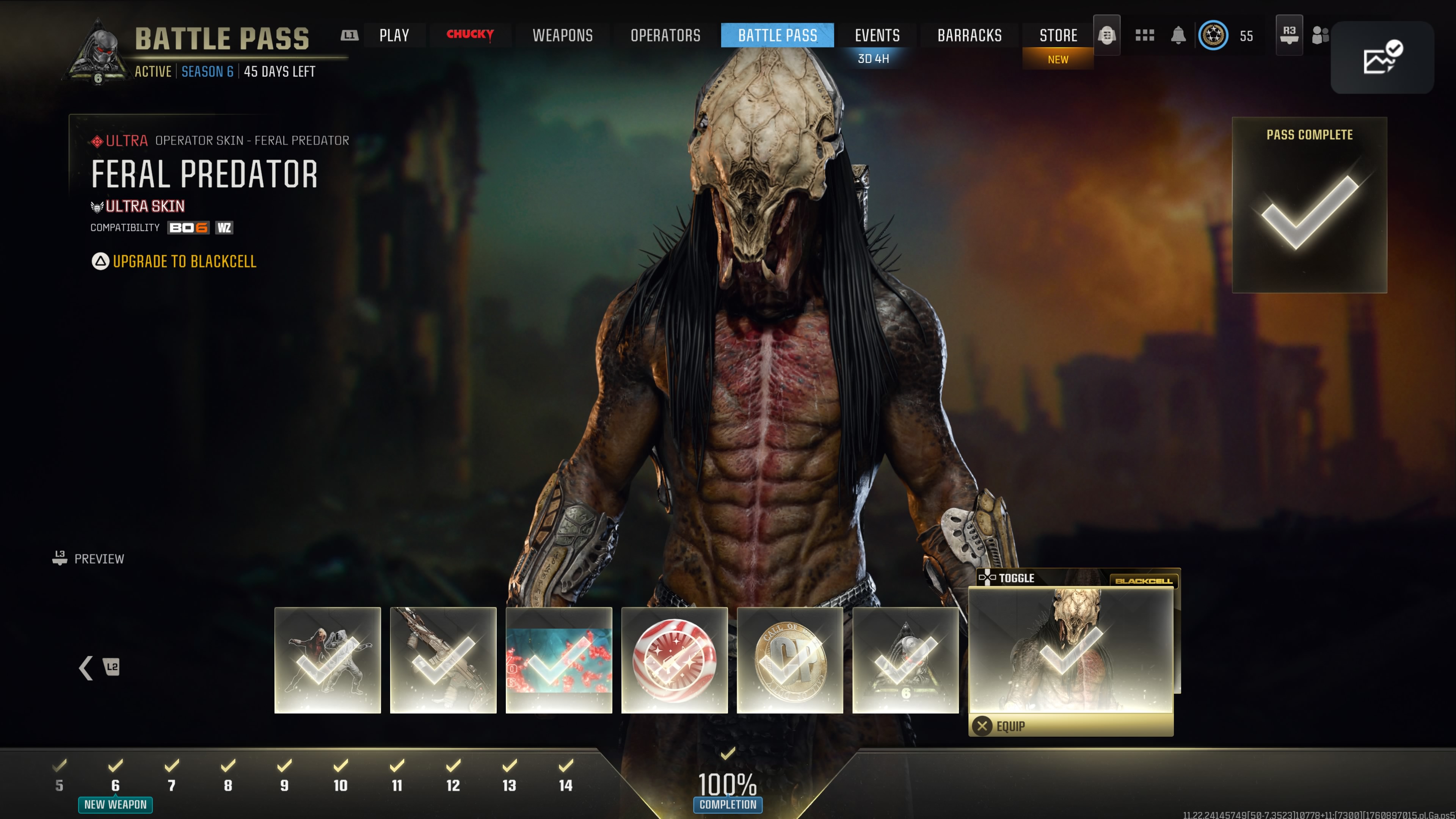The height and width of the screenshot is (819, 1456).
Task: Open the Operators tab
Action: [665, 36]
